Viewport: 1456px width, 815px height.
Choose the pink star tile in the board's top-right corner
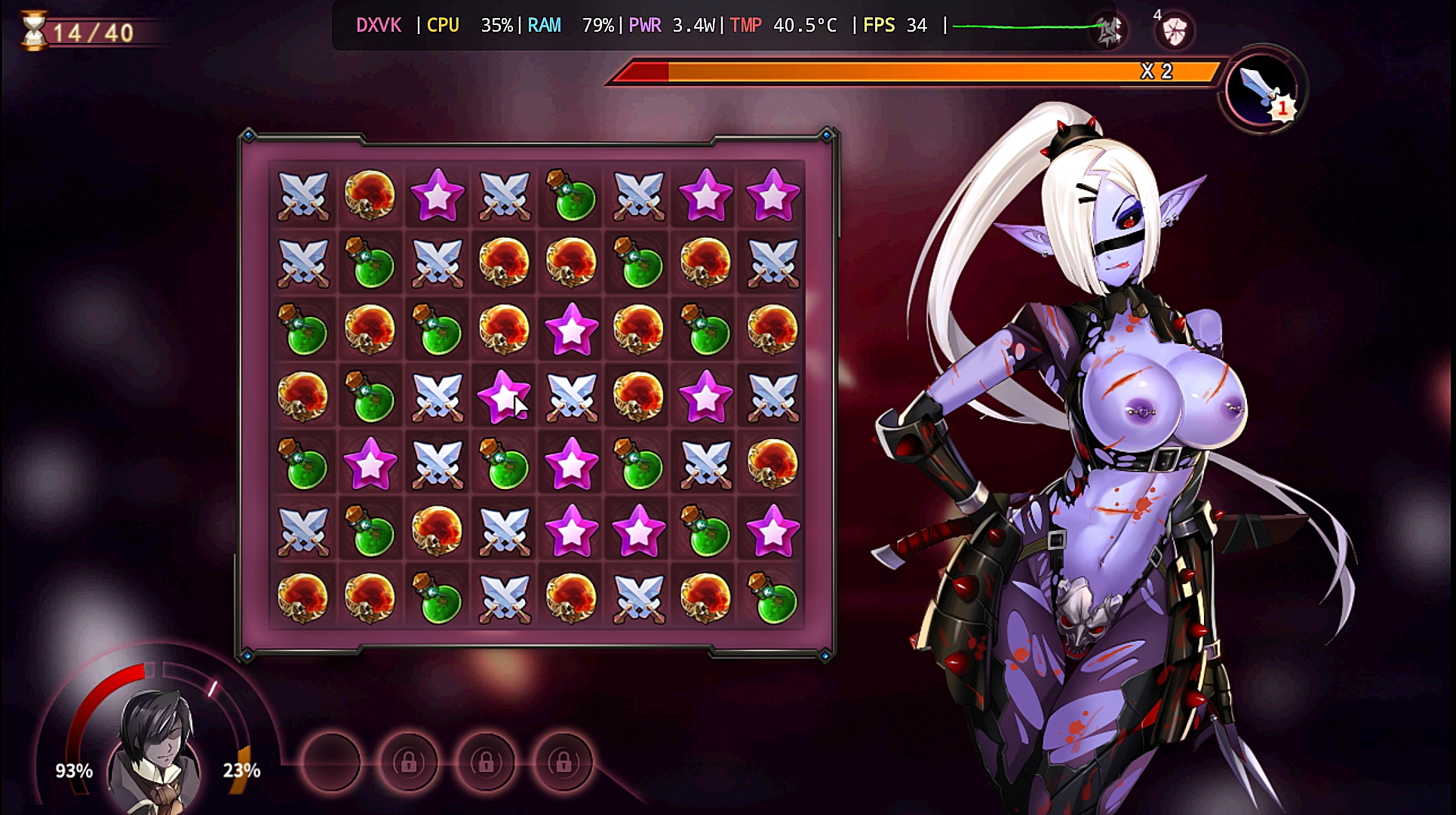pos(773,196)
